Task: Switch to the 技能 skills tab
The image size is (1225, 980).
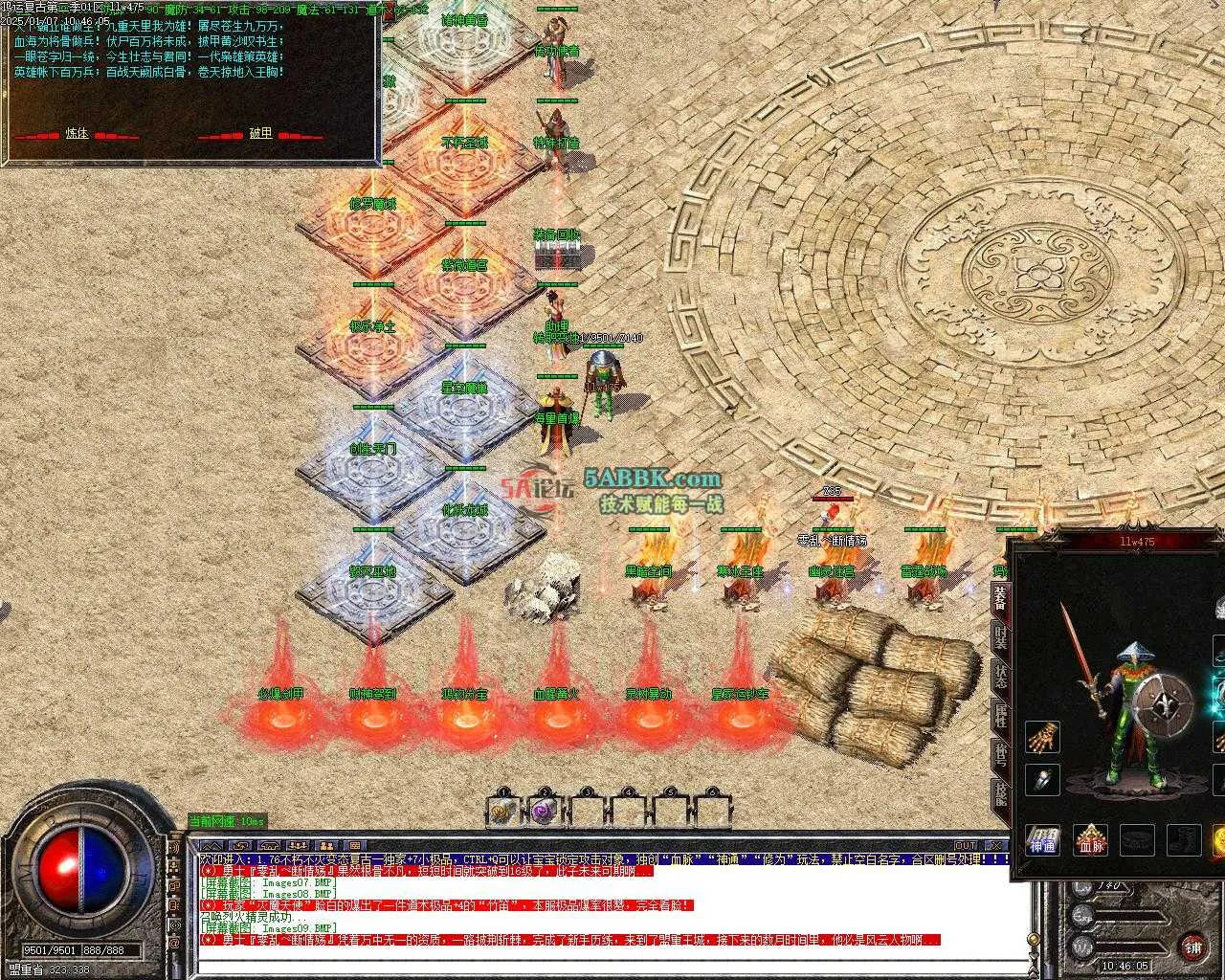Action: pyautogui.click(x=1000, y=794)
